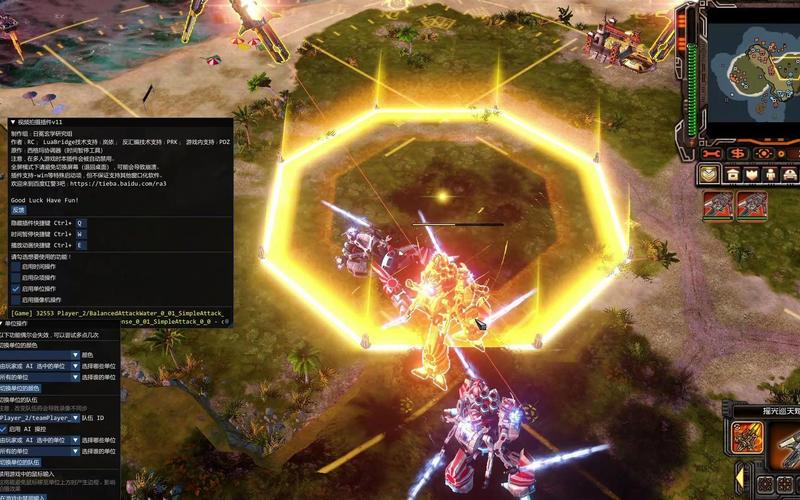Click the 反馈 feedback button
Screen dimensions: 800x500
click(18, 210)
